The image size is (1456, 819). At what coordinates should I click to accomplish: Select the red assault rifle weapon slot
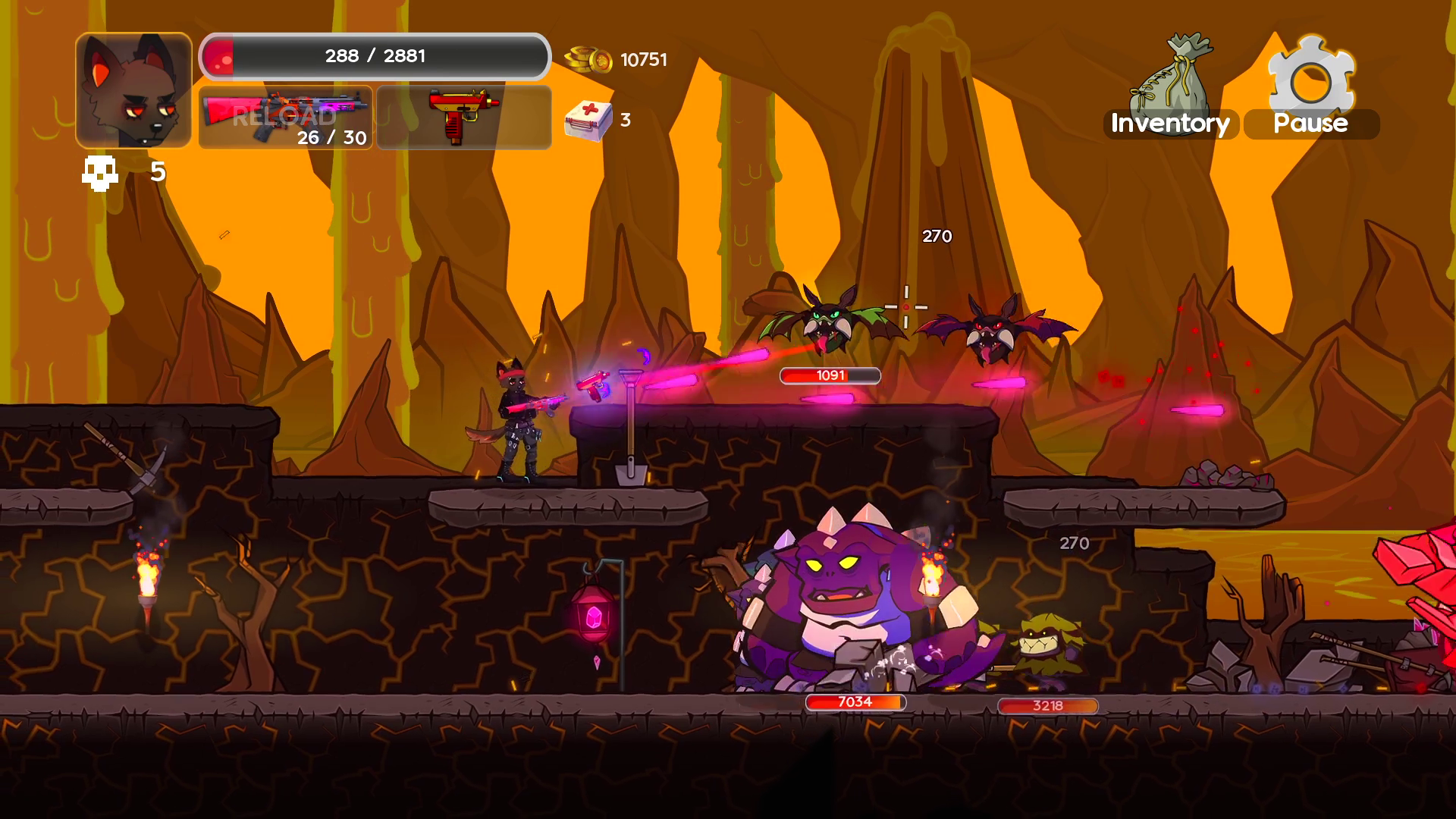tap(284, 118)
